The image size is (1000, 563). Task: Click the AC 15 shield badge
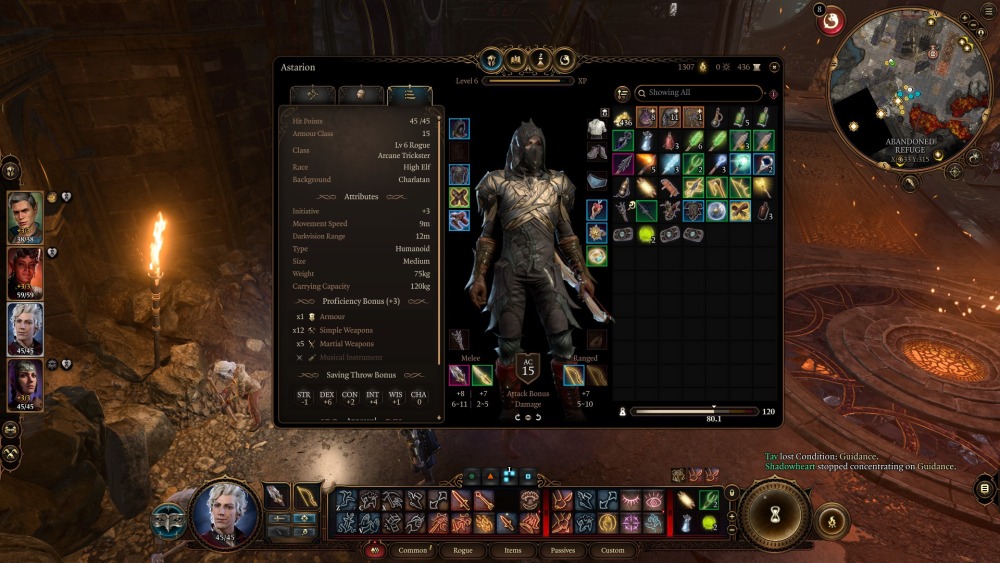coord(527,368)
